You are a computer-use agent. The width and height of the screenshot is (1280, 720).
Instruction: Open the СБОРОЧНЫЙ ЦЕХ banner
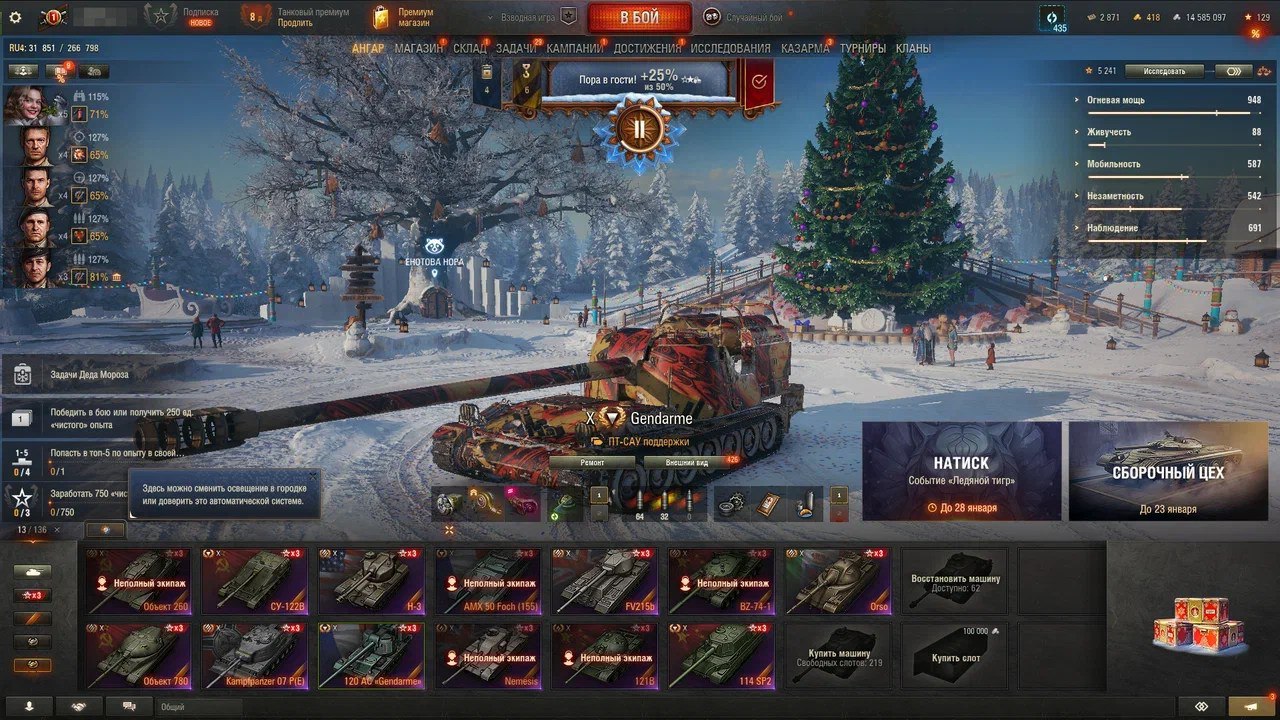click(1167, 471)
